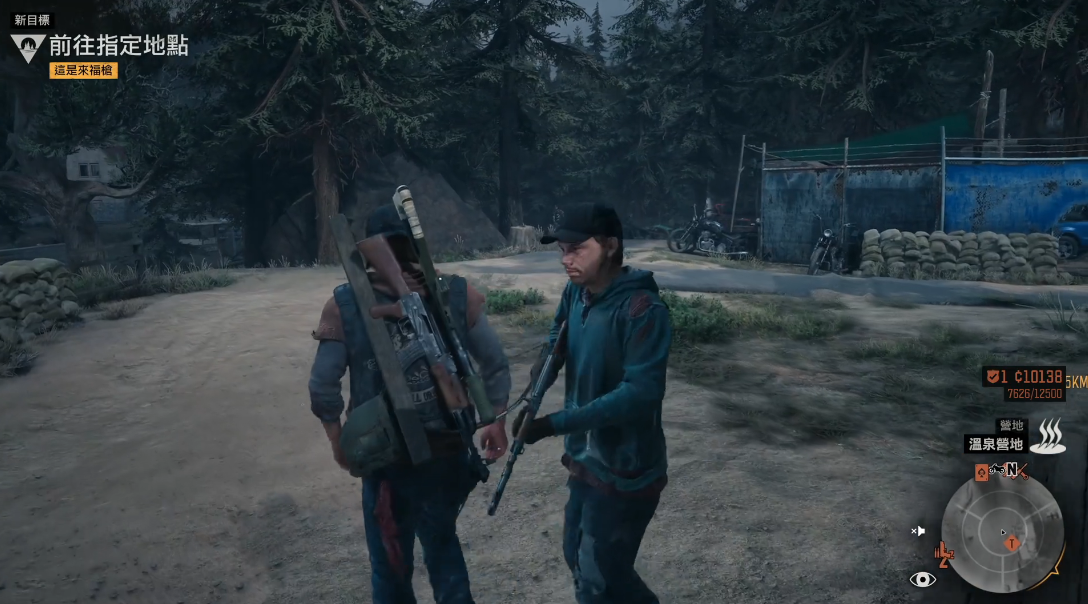Open the circular minimap

coord(1003,531)
